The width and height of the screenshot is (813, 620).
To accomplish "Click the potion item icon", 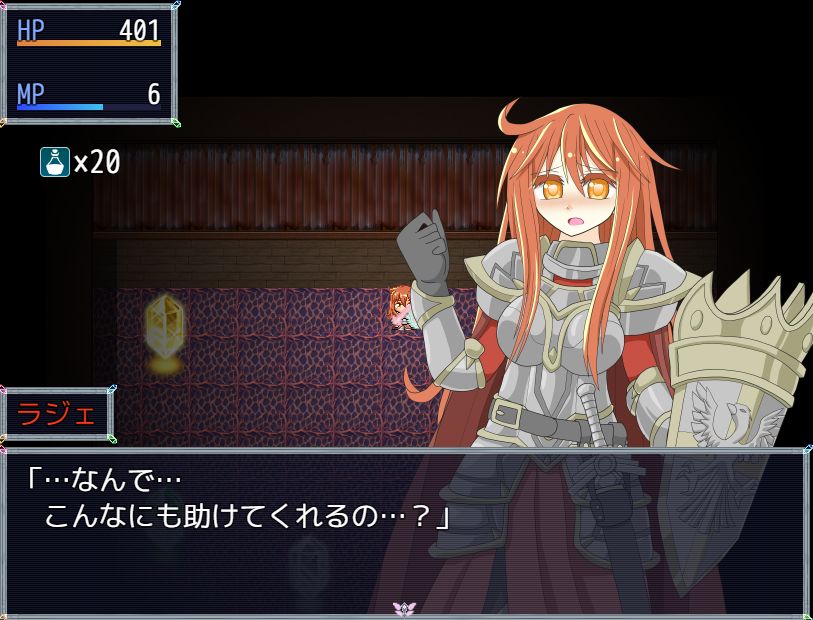I will pyautogui.click(x=55, y=161).
